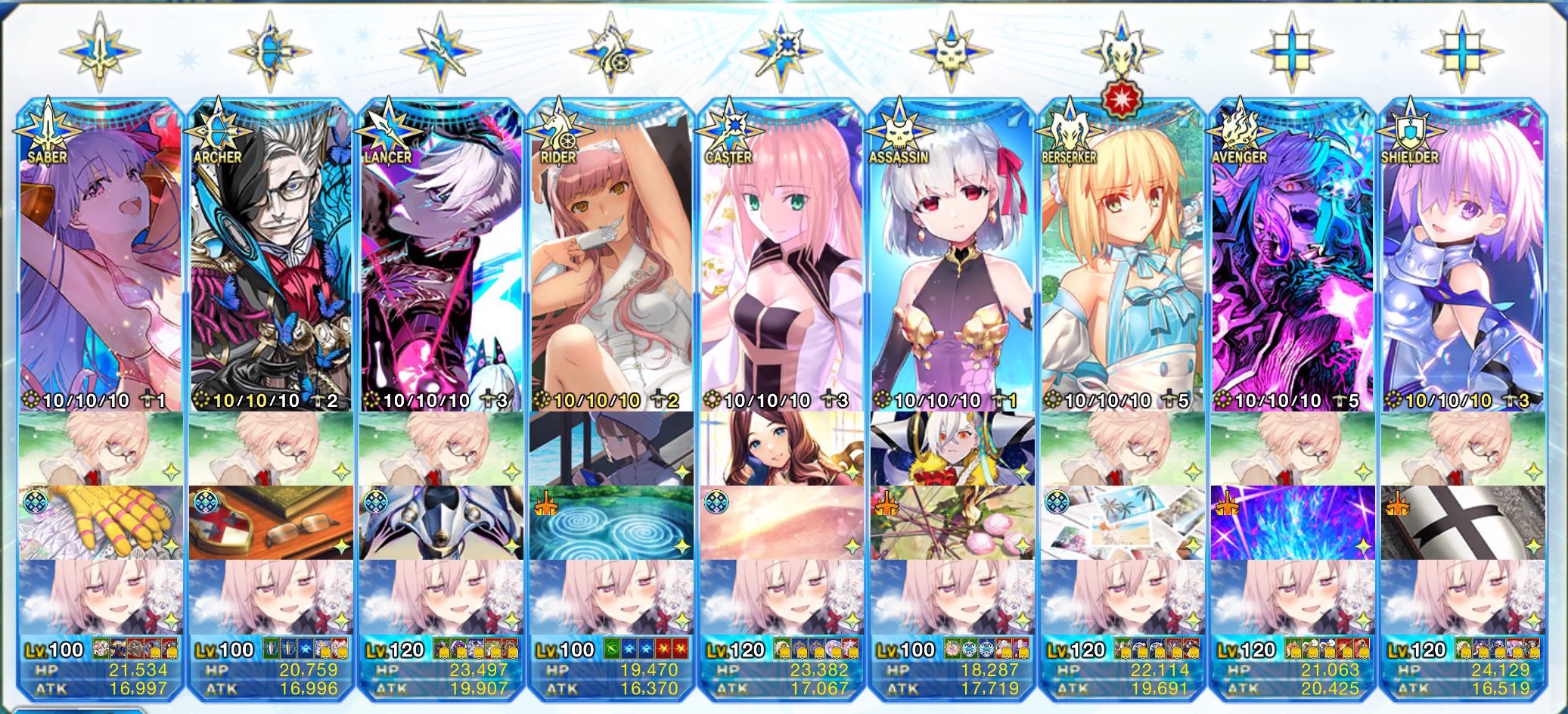Pick the black cross shield craft essence

1462,523
